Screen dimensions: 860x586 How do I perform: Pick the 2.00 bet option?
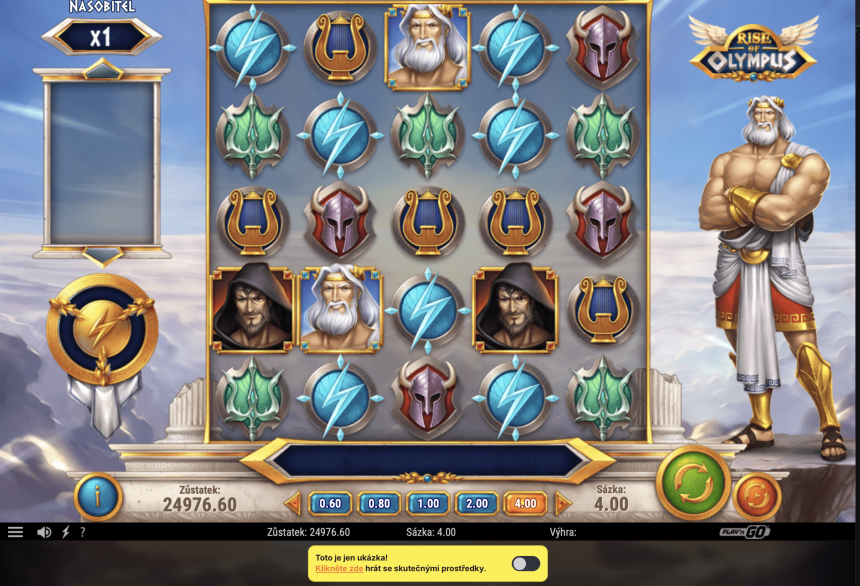coord(476,504)
